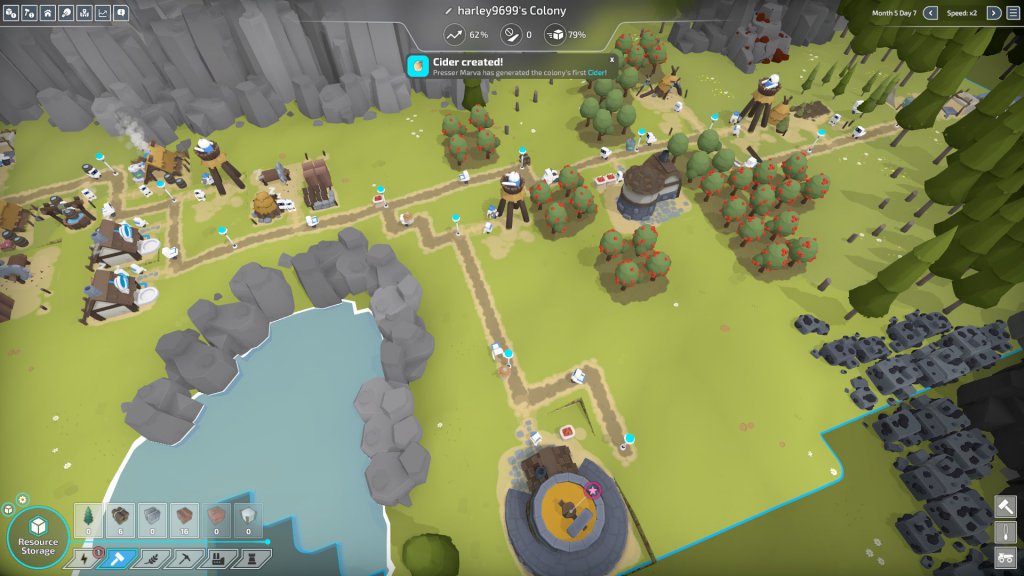The width and height of the screenshot is (1024, 576).
Task: Open the home icon panel
Action: 47,13
